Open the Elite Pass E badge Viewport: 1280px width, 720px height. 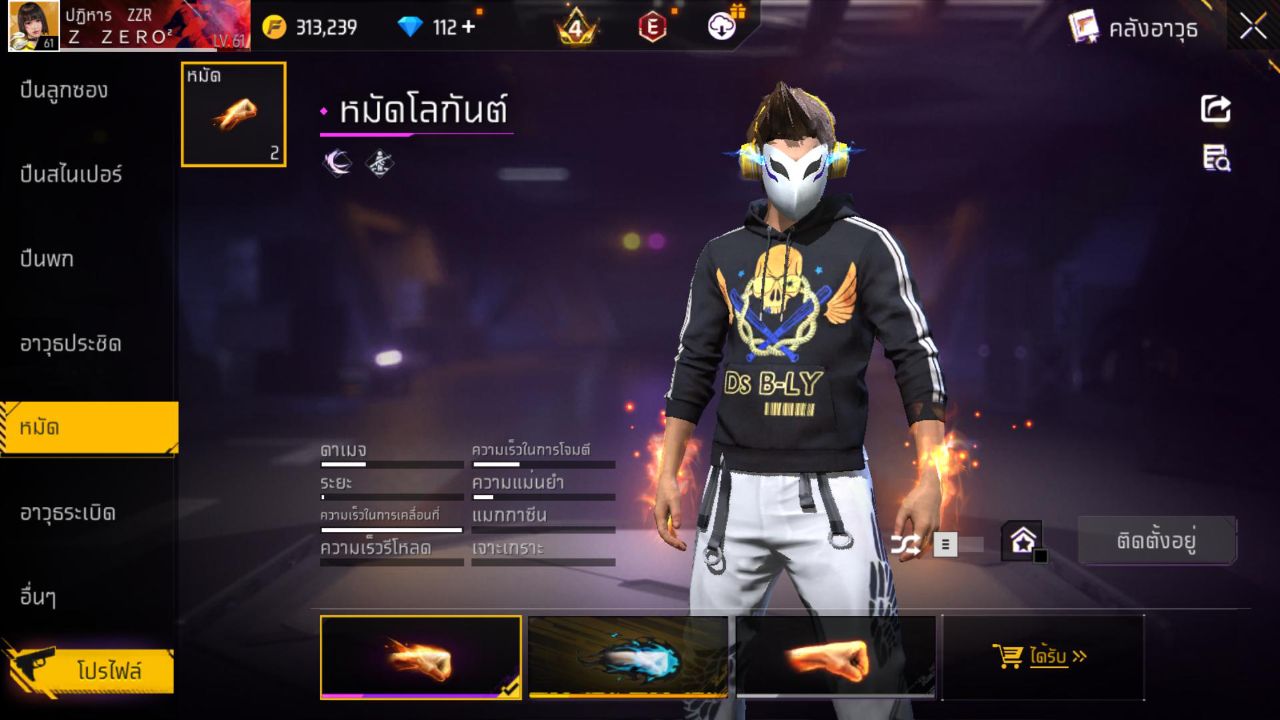point(652,27)
